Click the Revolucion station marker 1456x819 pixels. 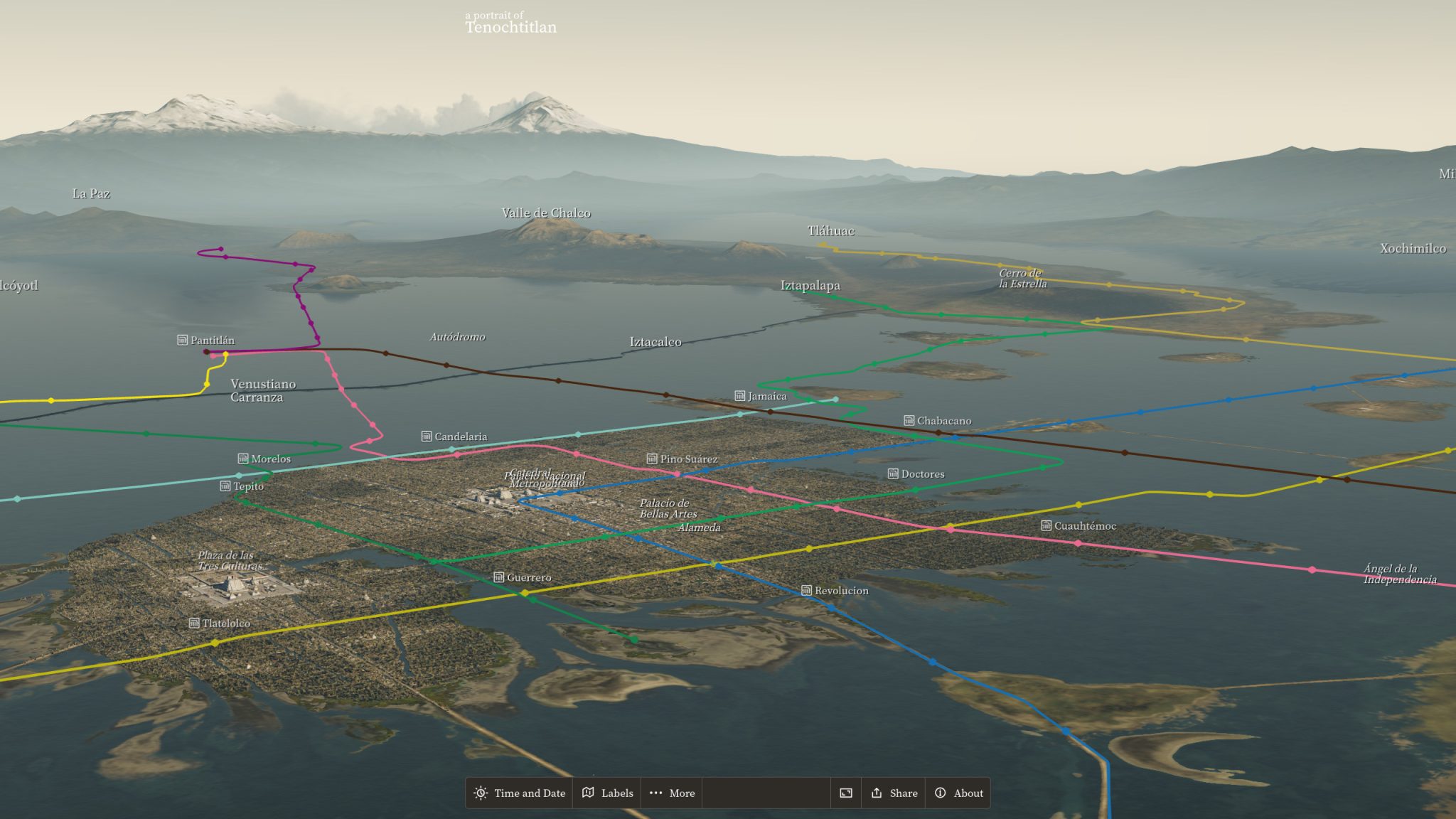806,590
